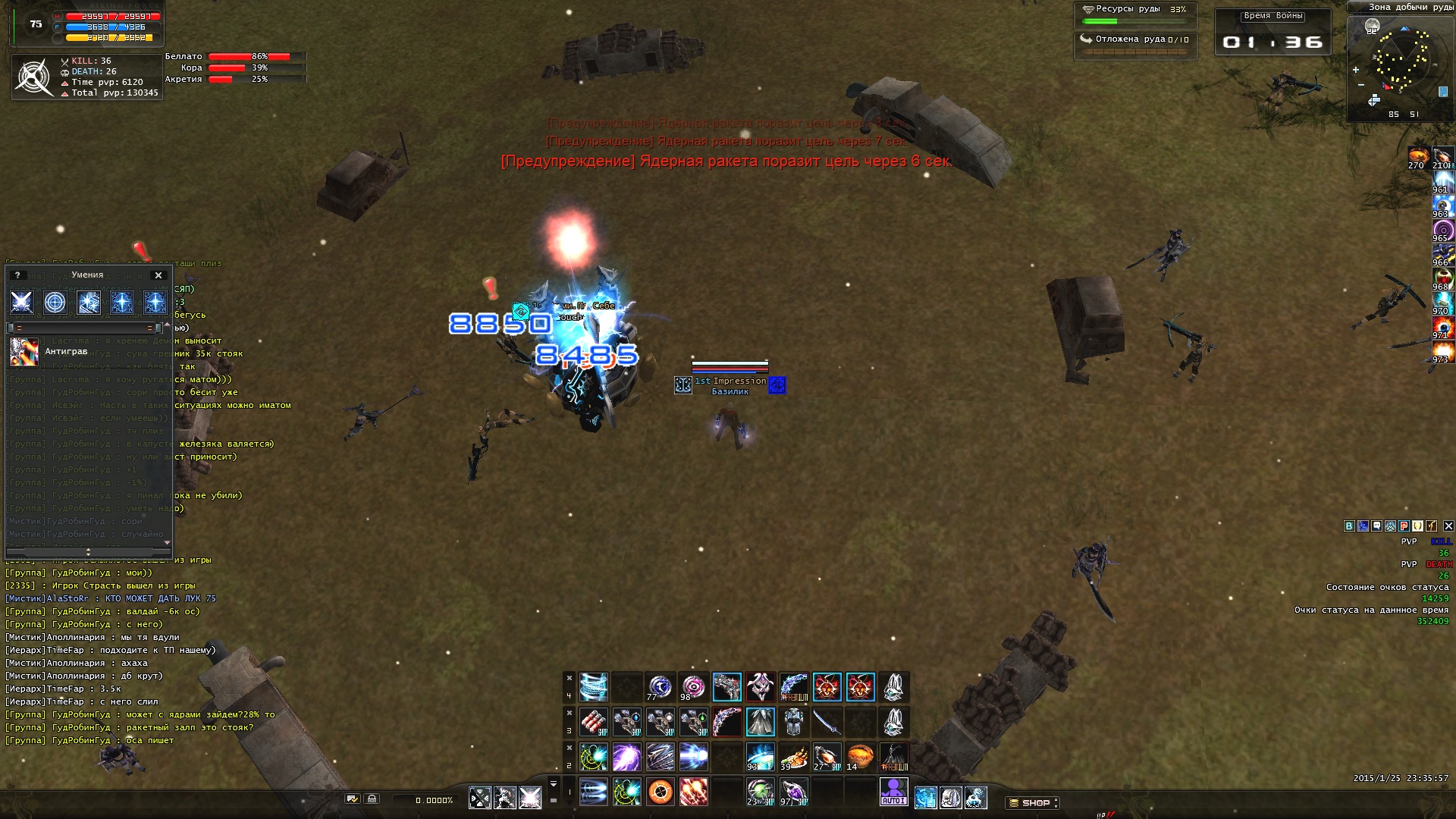This screenshot has width=1456, height=819.
Task: Zoom out the minimap with minus
Action: coord(1361,85)
